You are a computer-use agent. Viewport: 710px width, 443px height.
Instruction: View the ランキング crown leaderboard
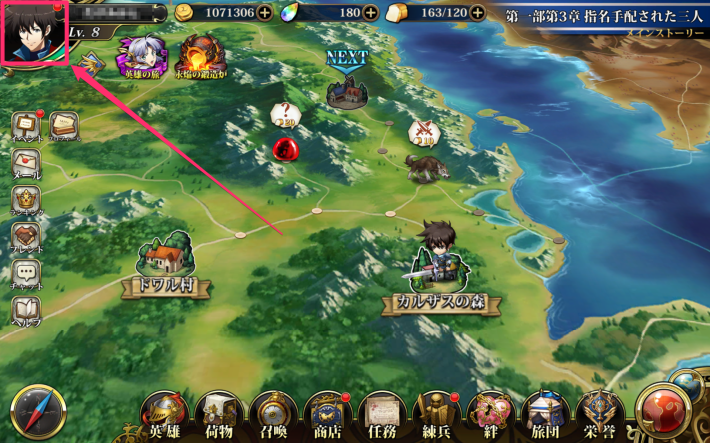pos(26,200)
